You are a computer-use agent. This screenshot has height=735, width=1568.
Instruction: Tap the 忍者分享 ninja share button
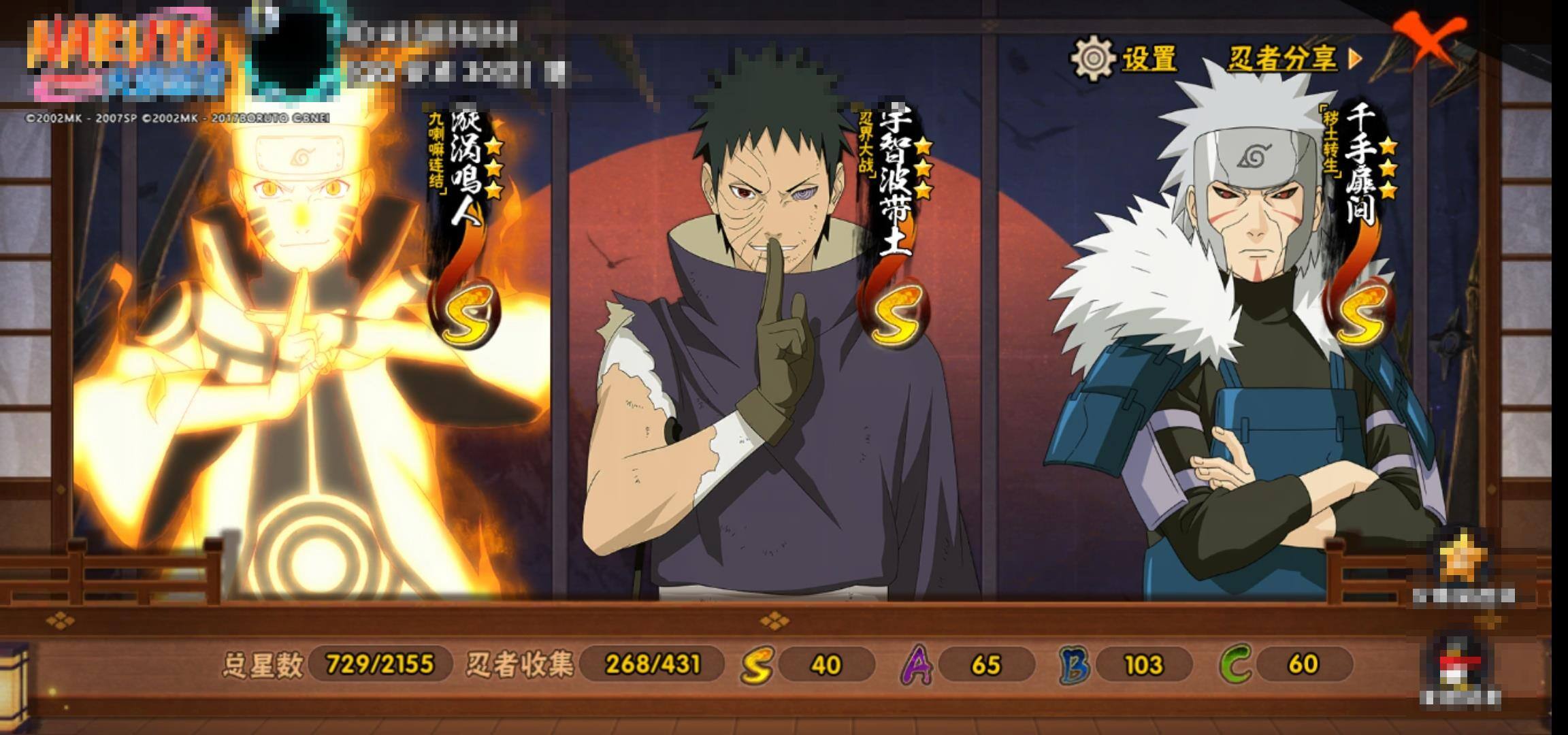pos(1293,59)
